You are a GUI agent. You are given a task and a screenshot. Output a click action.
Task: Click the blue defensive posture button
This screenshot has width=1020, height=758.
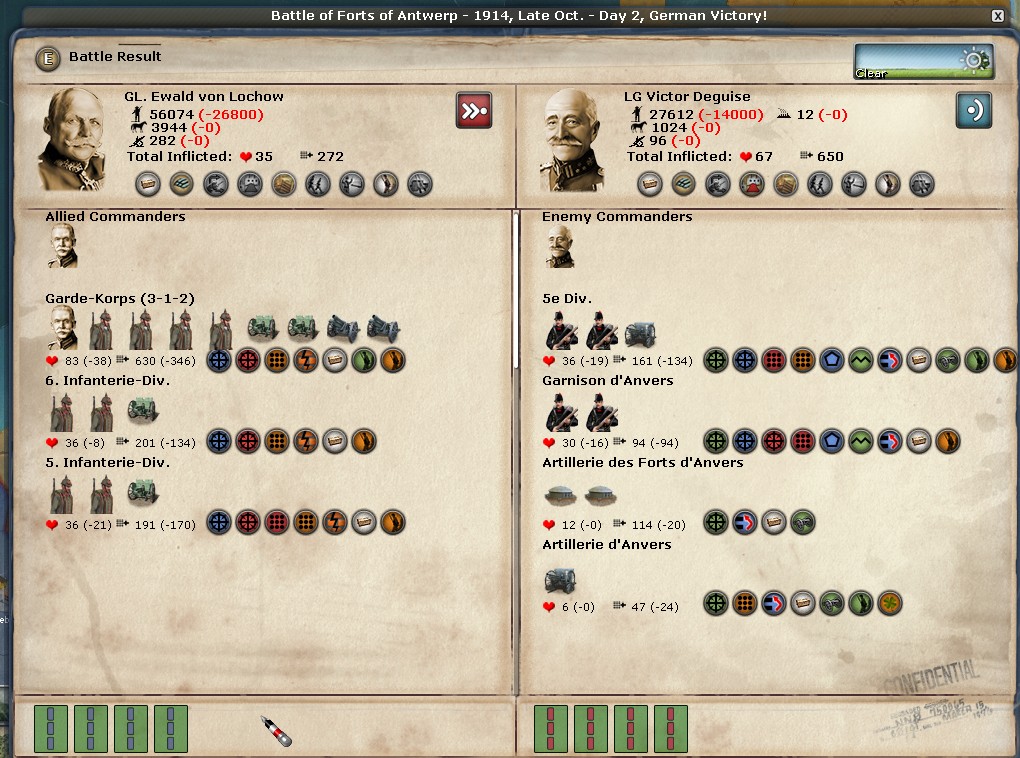pos(973,110)
